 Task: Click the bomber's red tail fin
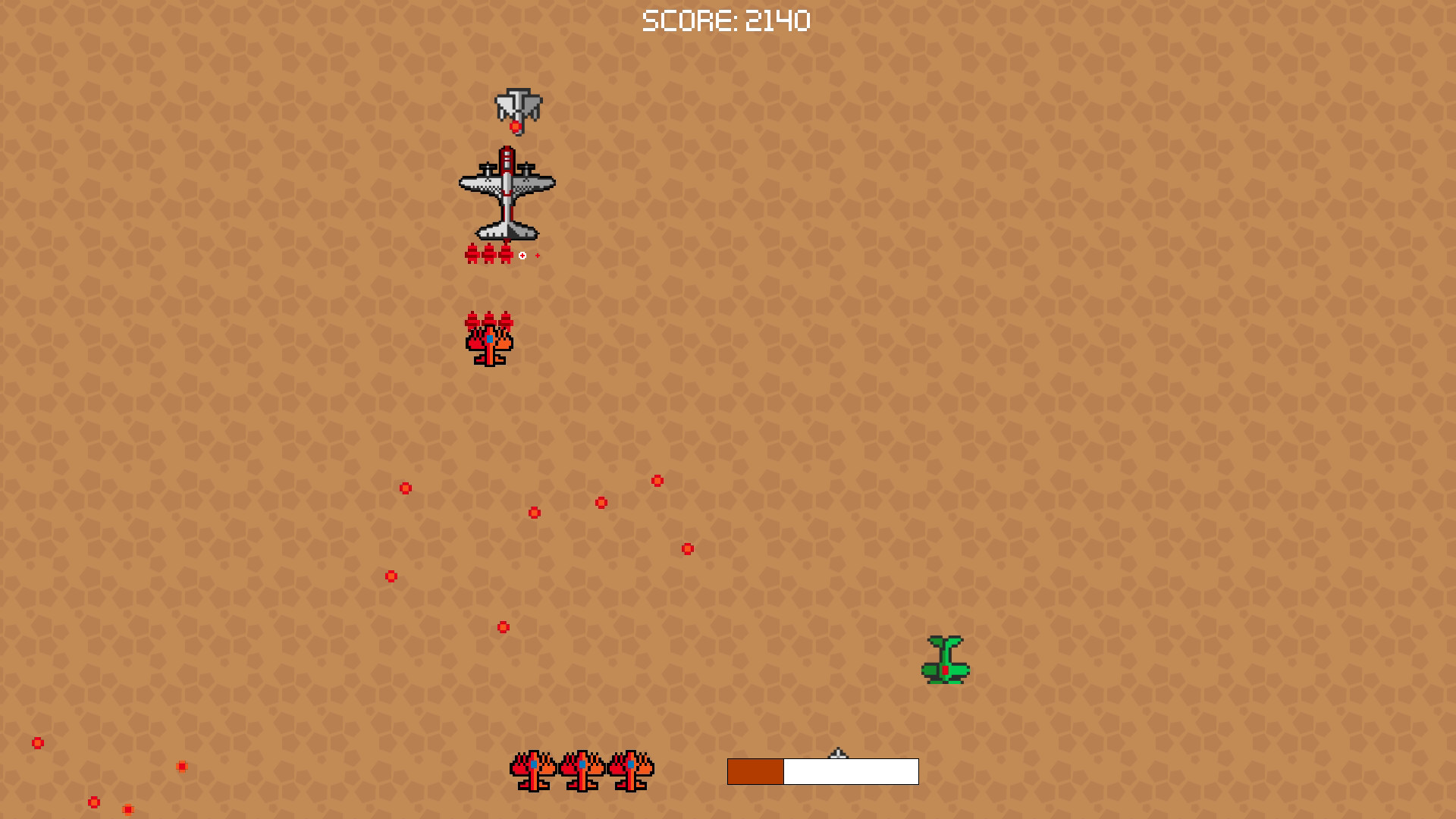[x=507, y=159]
